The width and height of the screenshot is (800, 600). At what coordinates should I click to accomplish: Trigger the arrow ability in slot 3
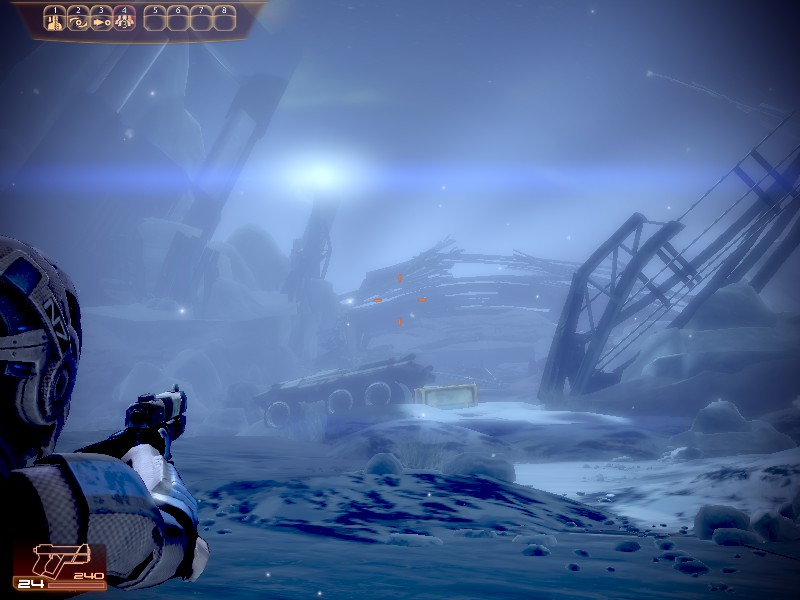coord(101,18)
